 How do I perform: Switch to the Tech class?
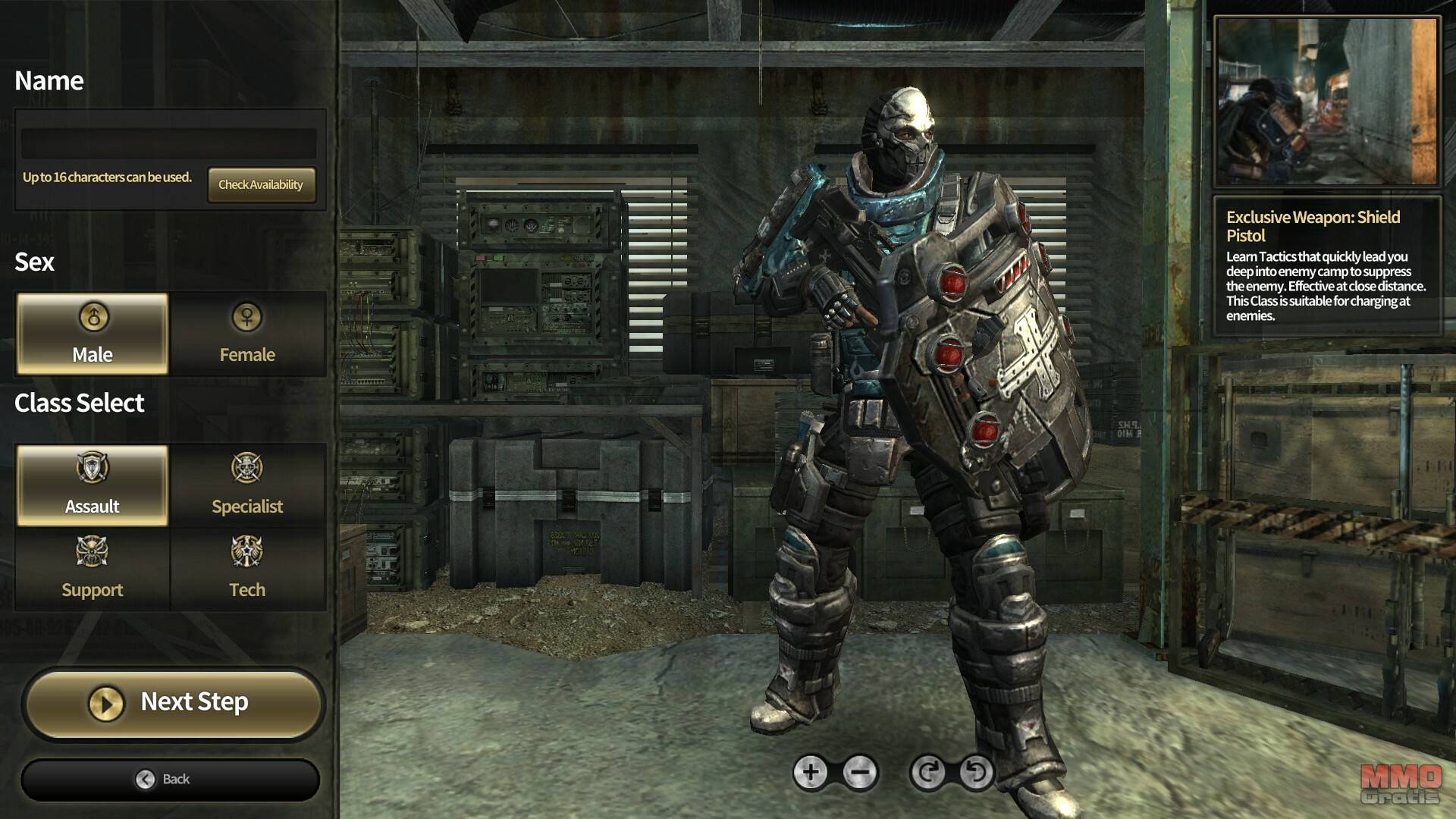(247, 568)
